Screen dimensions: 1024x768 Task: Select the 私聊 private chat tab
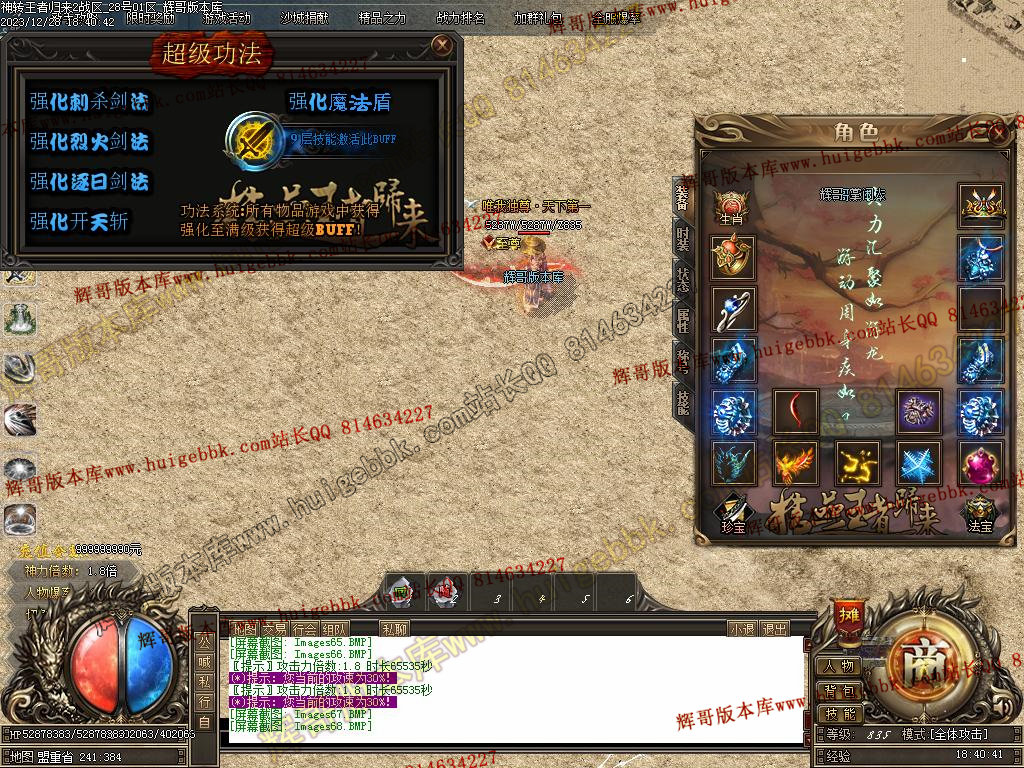tap(395, 629)
